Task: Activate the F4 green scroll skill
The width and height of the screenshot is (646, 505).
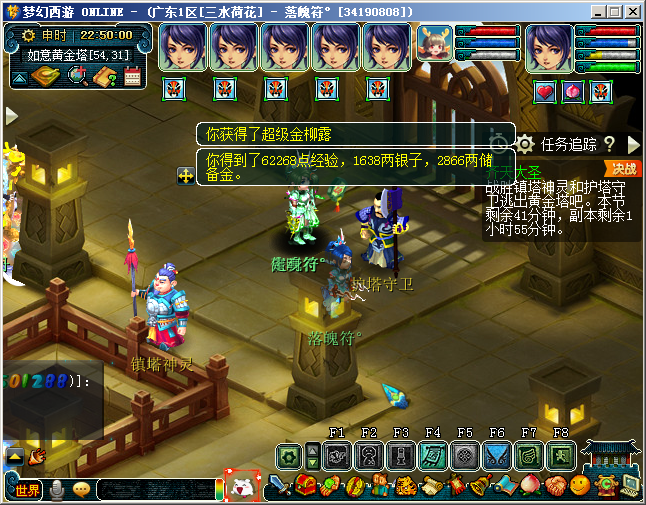Action: coord(432,456)
